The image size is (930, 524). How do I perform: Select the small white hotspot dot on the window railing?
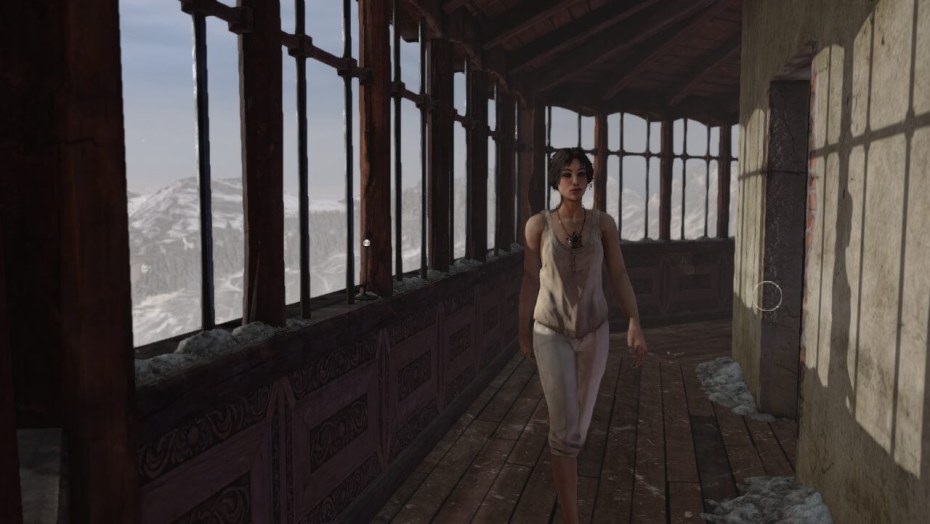(367, 242)
